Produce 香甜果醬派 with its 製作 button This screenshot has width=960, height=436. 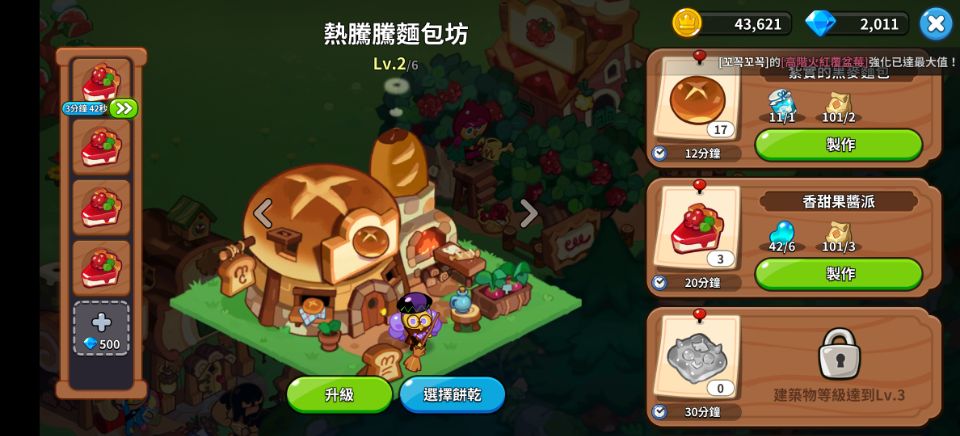838,273
